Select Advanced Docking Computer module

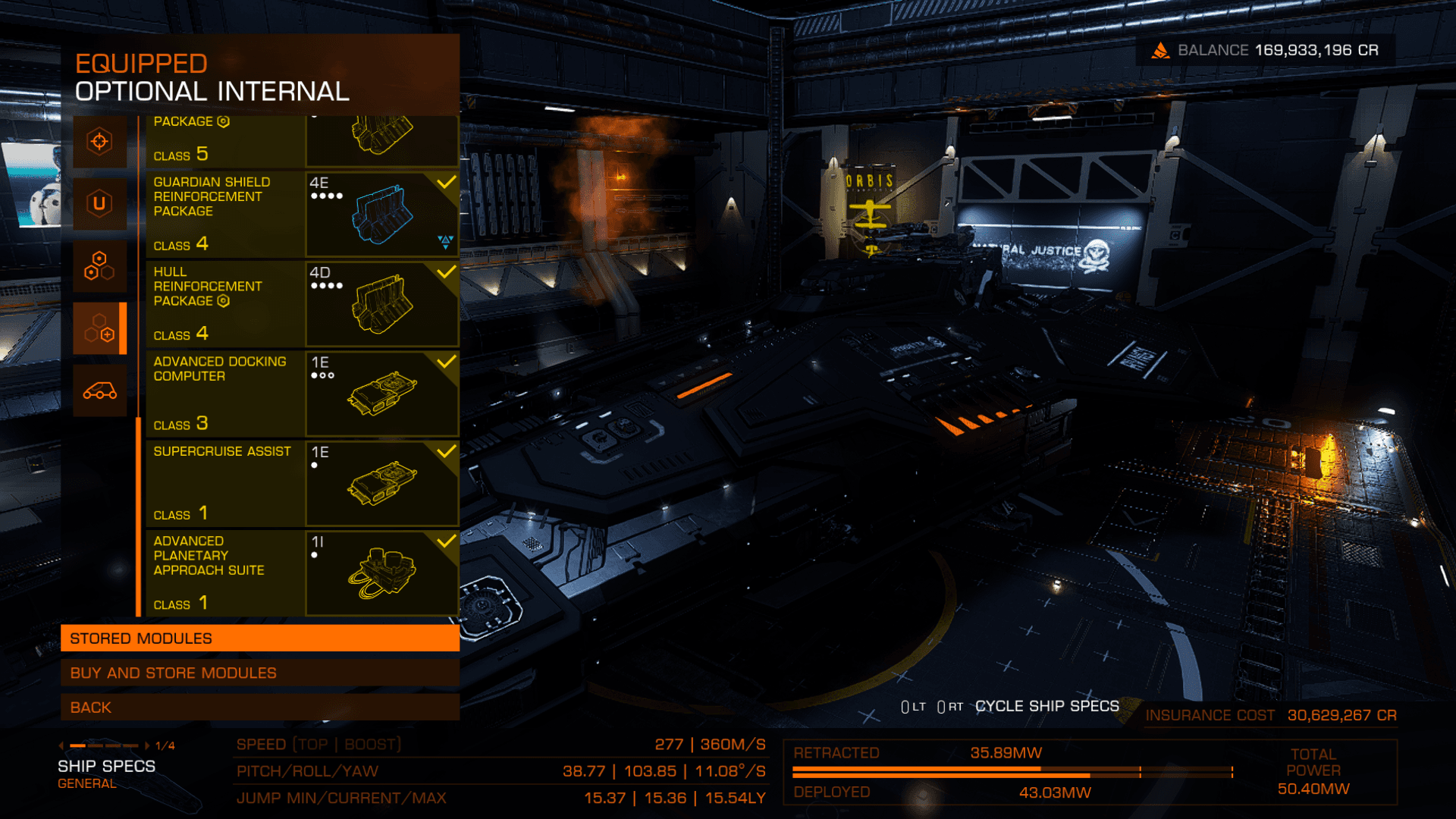click(x=302, y=394)
